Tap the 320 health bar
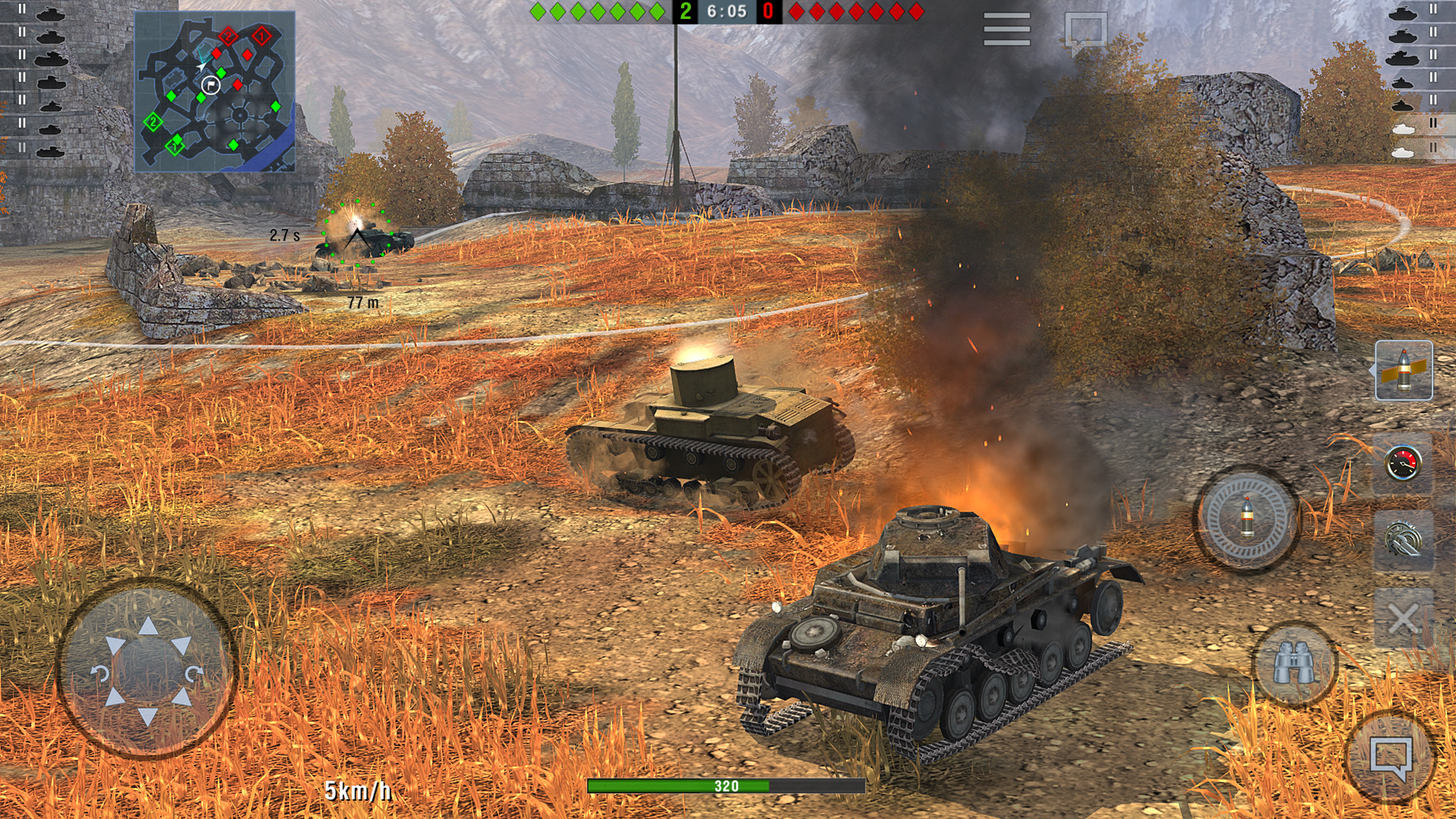 (726, 786)
